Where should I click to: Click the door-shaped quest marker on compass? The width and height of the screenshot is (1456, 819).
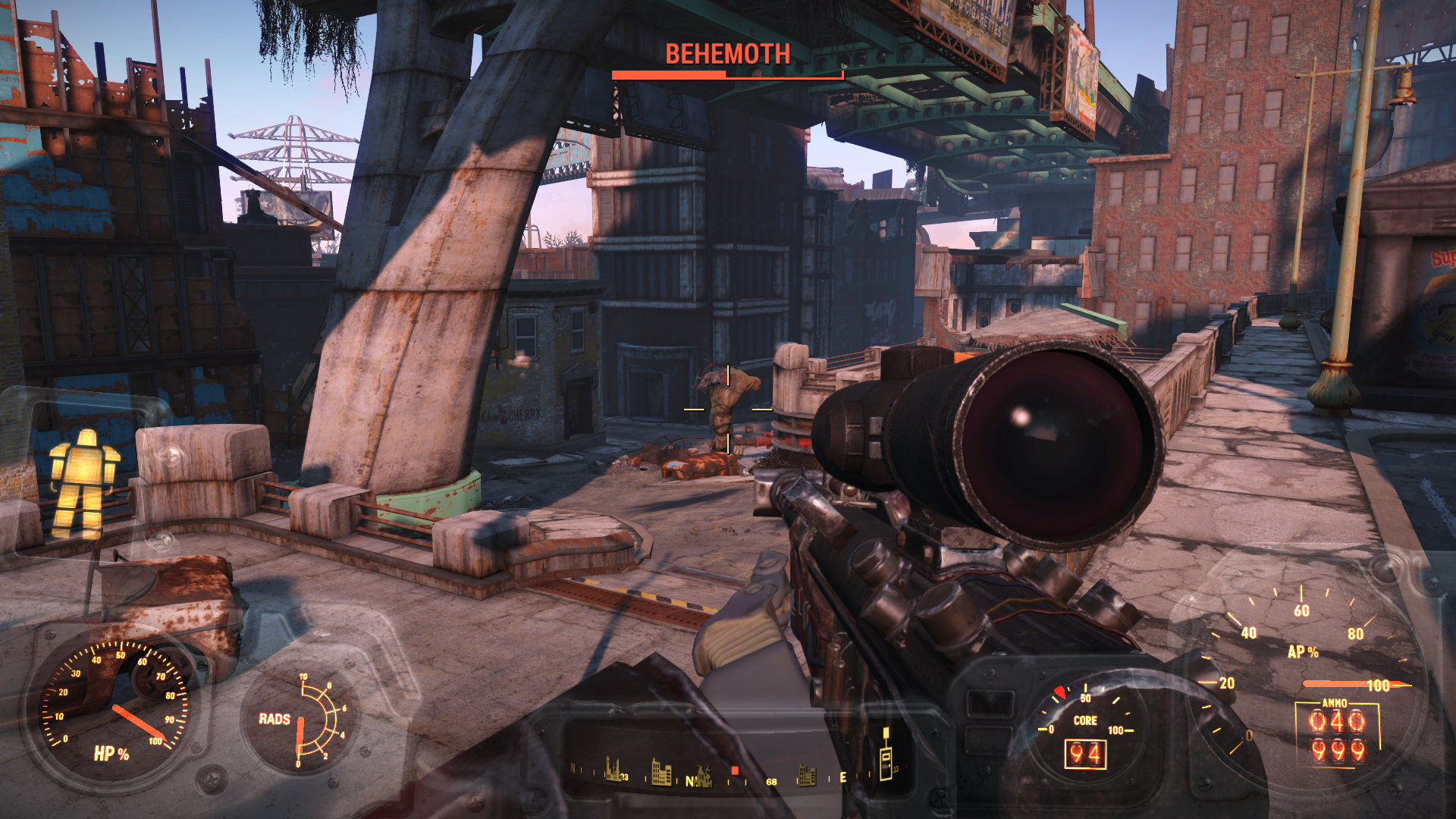[886, 758]
